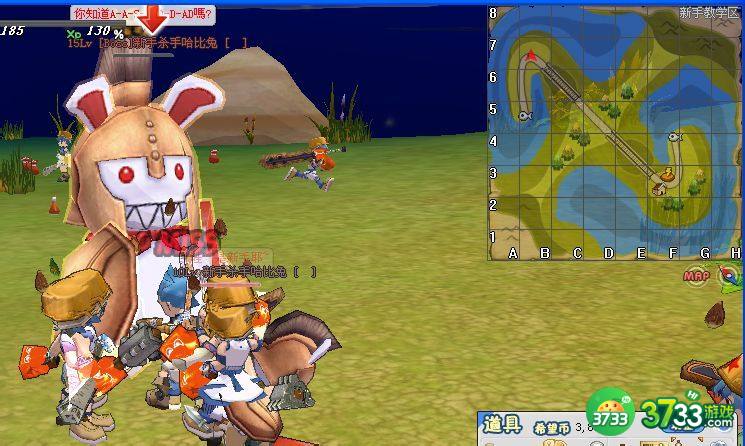The image size is (745, 446).
Task: Click the 3733 game site watermark logo
Action: 666,410
